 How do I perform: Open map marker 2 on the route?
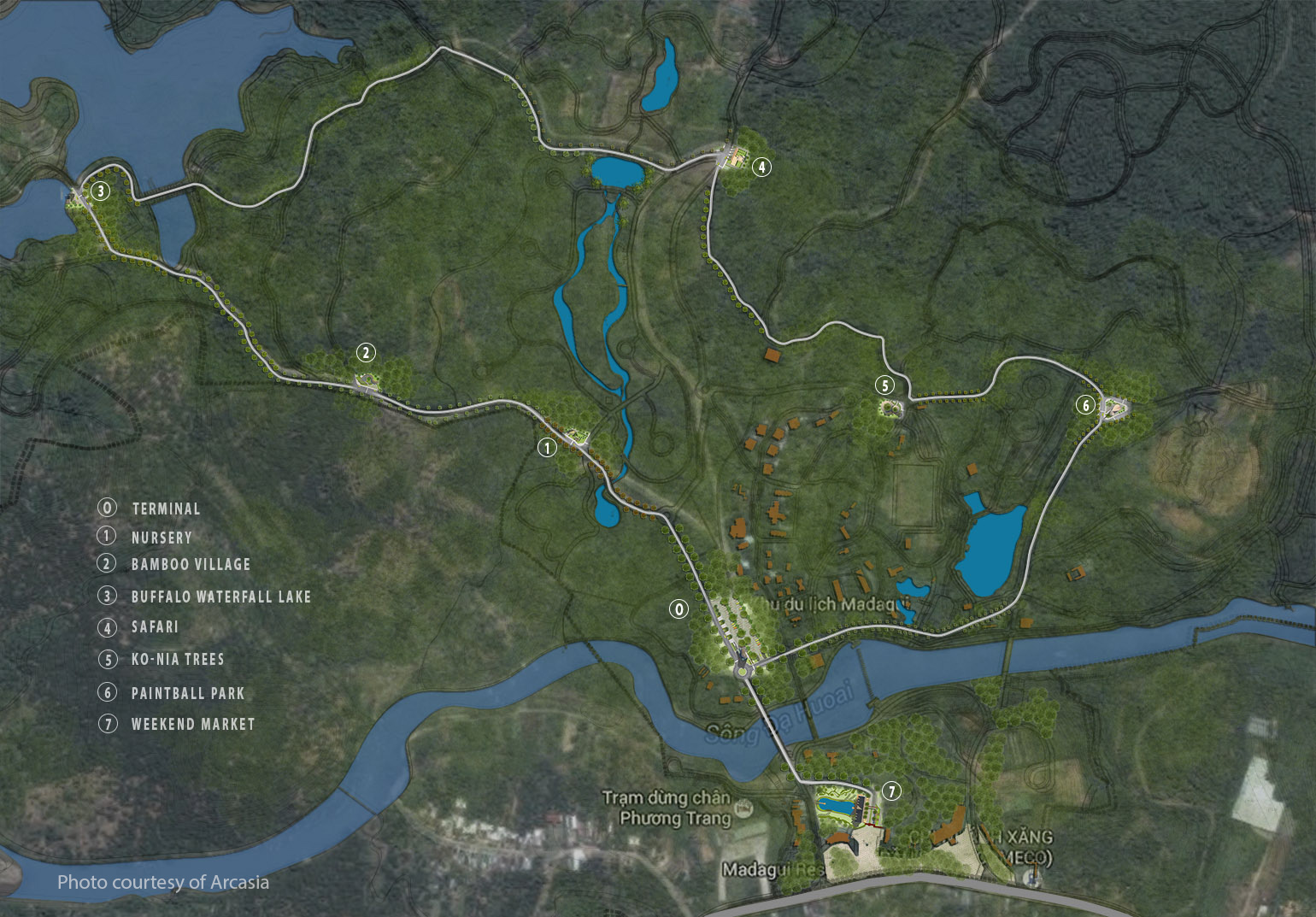[x=366, y=352]
